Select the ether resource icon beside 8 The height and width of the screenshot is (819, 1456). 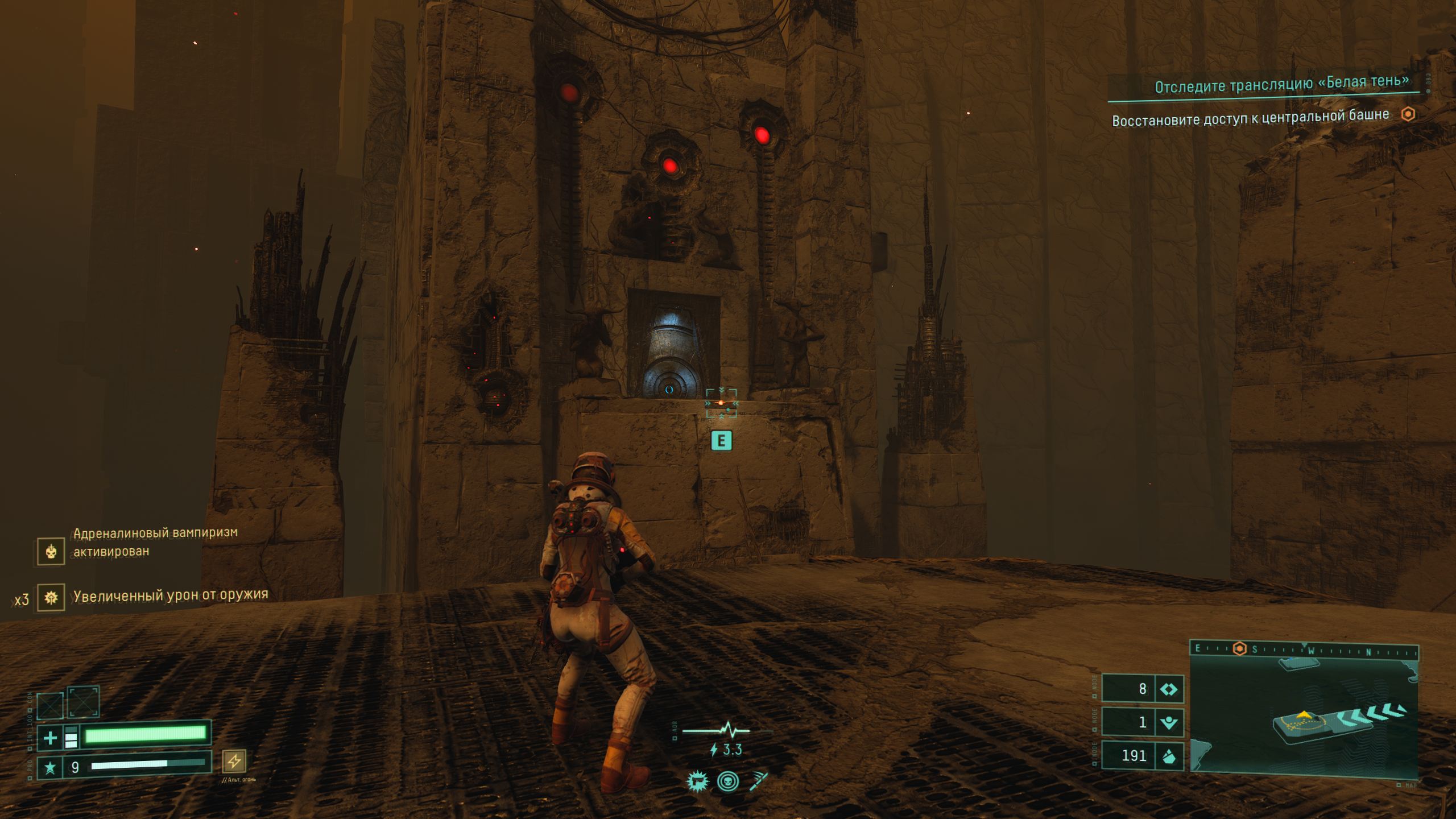pos(1168,689)
